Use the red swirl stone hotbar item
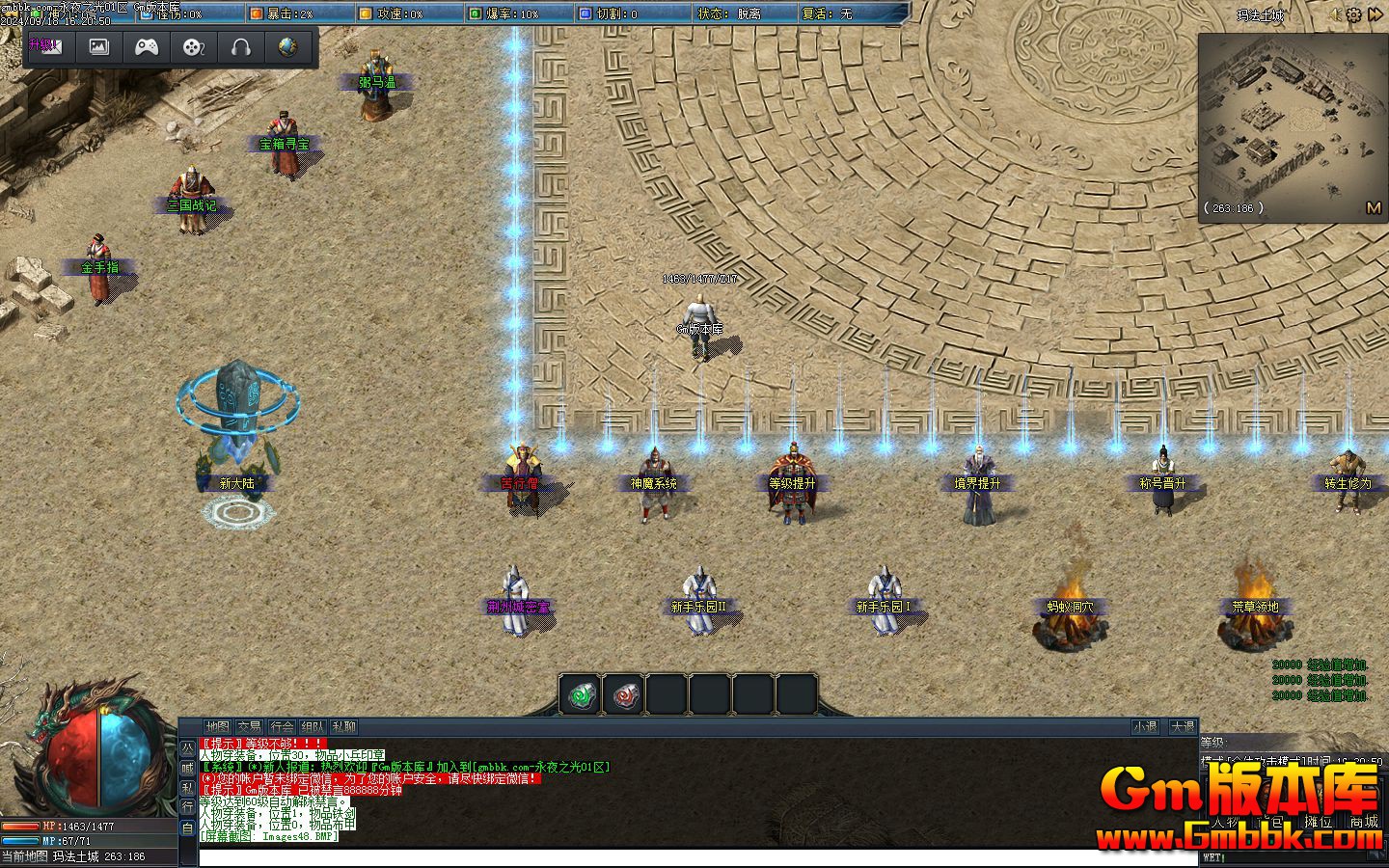This screenshot has height=868, width=1389. coord(623,694)
